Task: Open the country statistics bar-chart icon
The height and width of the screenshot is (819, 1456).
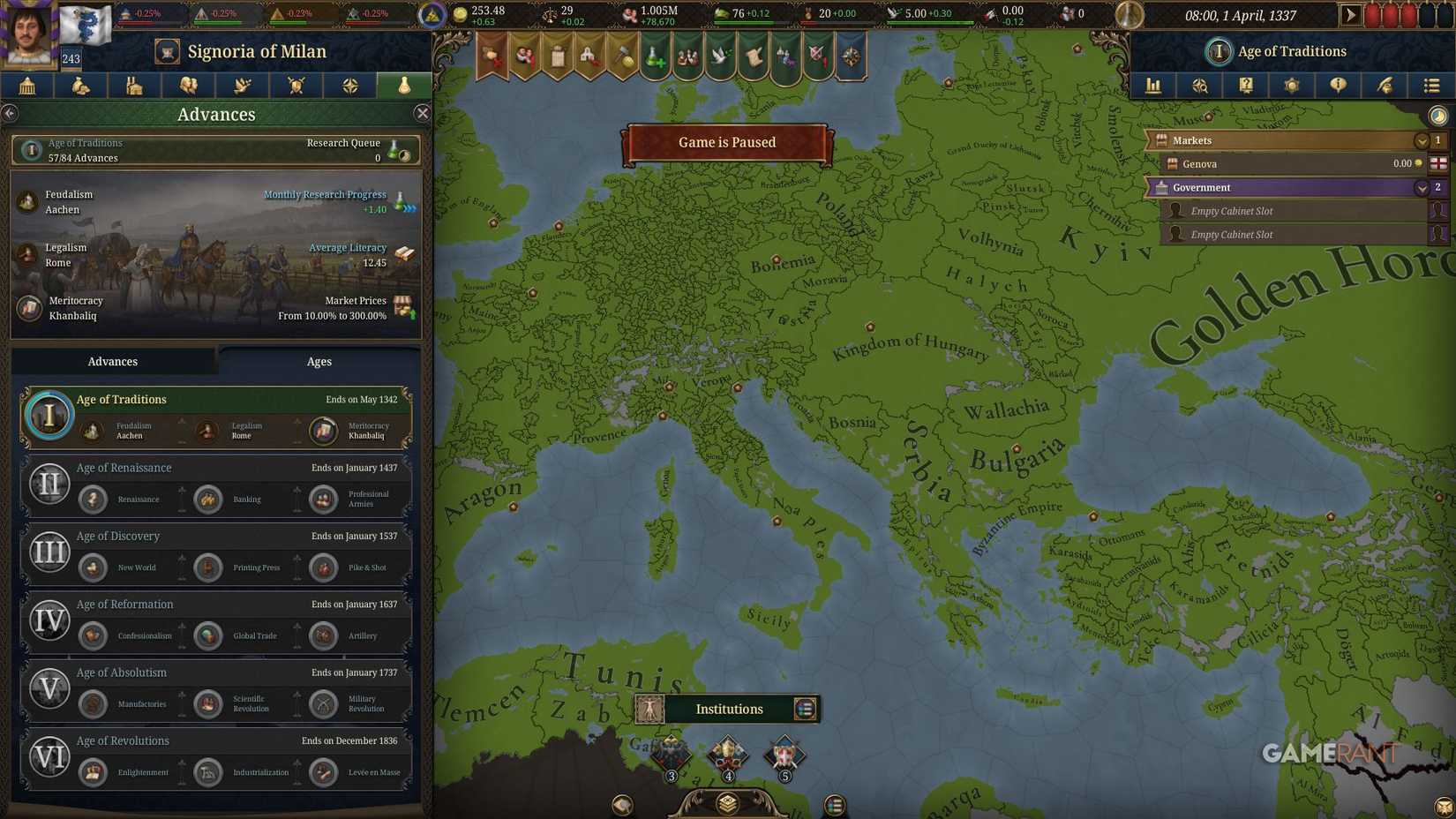Action: (x=1152, y=86)
